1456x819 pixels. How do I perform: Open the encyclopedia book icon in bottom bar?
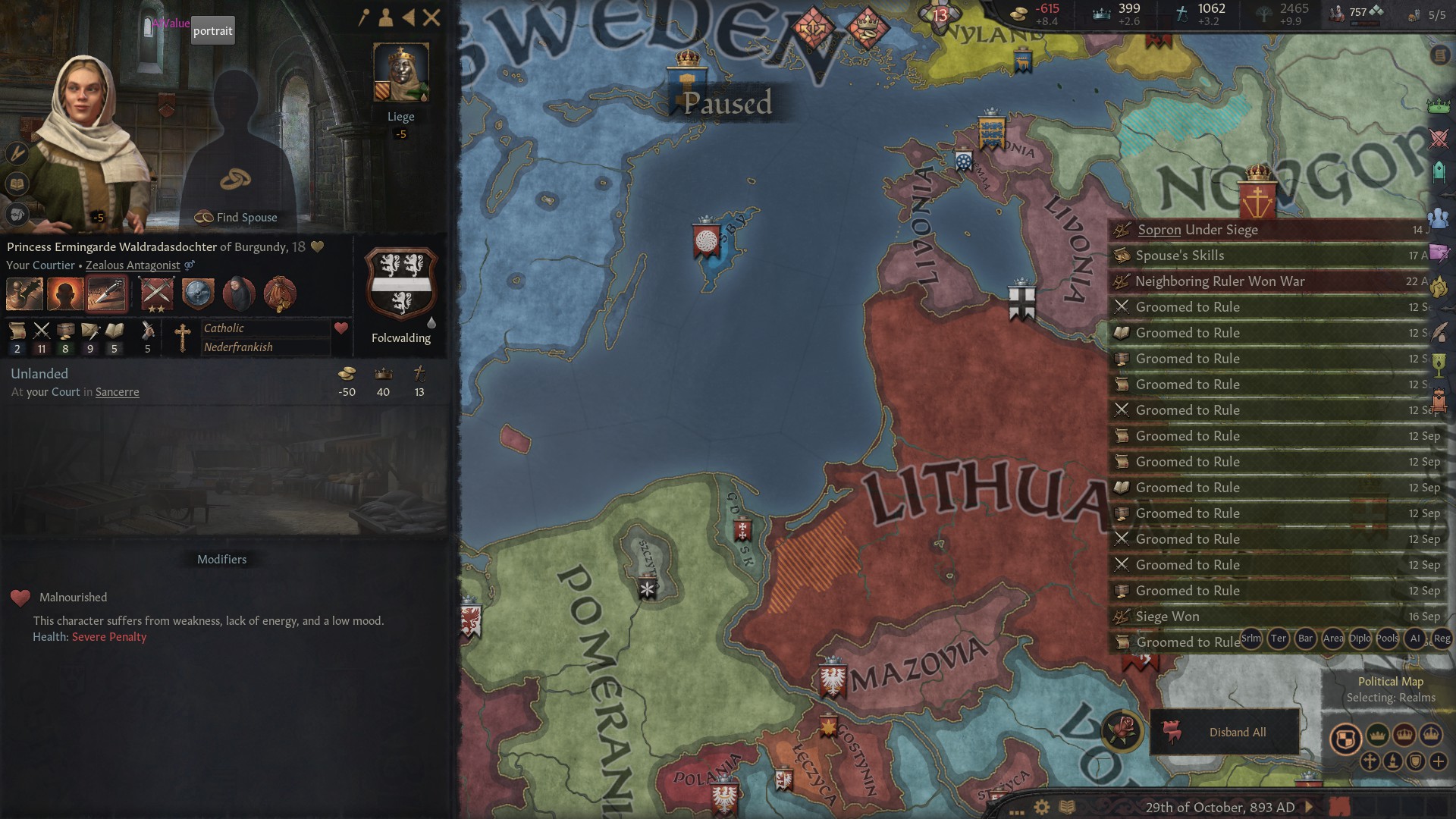pos(1066,806)
